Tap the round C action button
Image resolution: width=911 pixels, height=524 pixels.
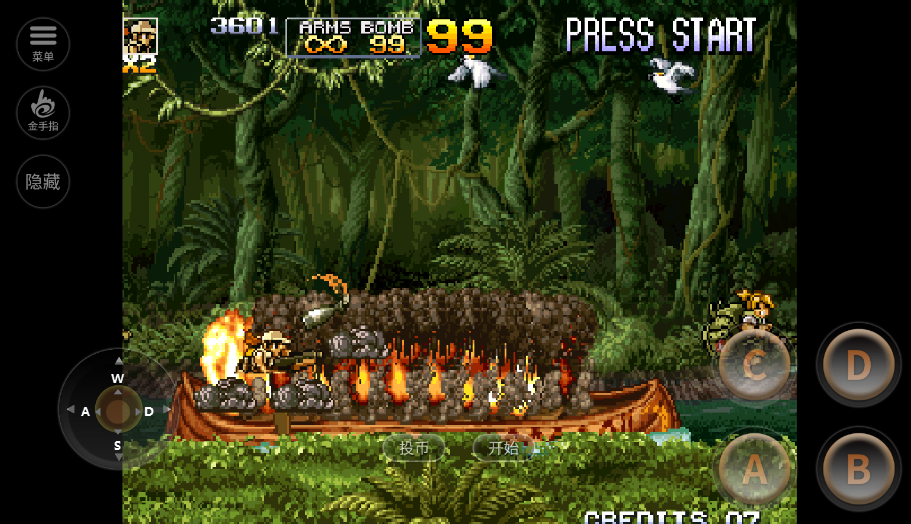(755, 365)
